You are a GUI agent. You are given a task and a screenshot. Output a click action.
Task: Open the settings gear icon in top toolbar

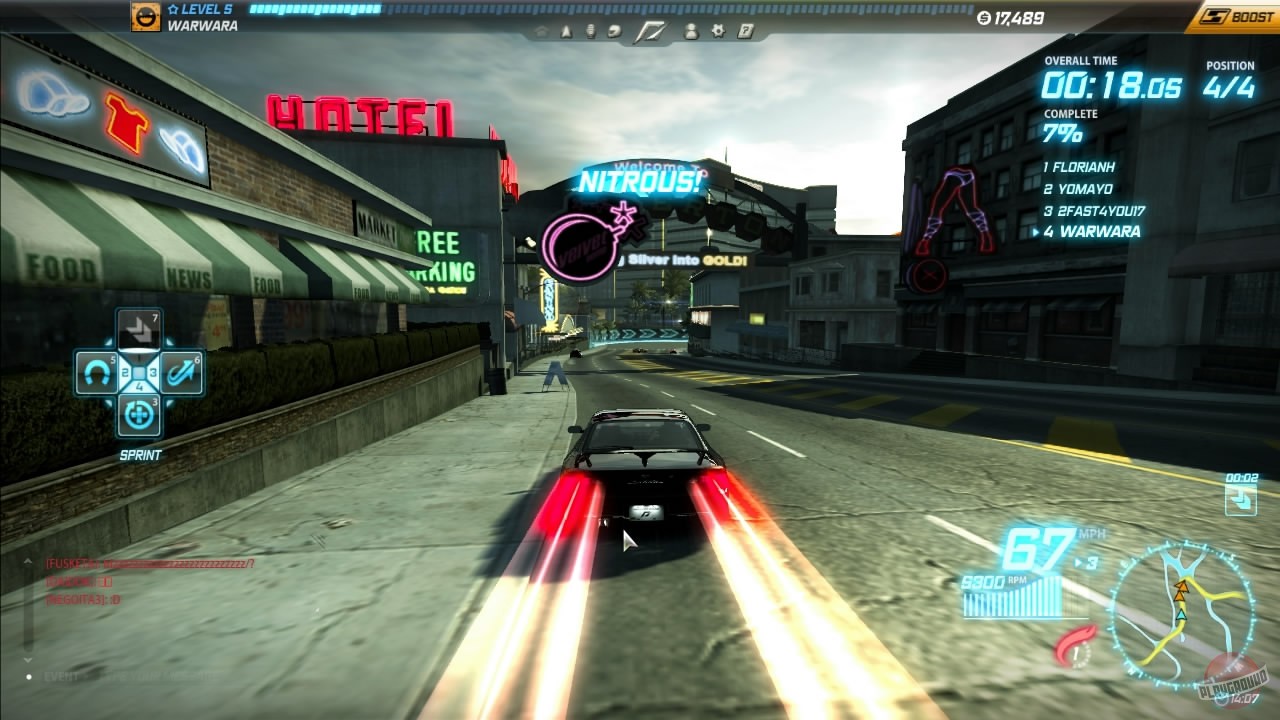click(x=718, y=32)
